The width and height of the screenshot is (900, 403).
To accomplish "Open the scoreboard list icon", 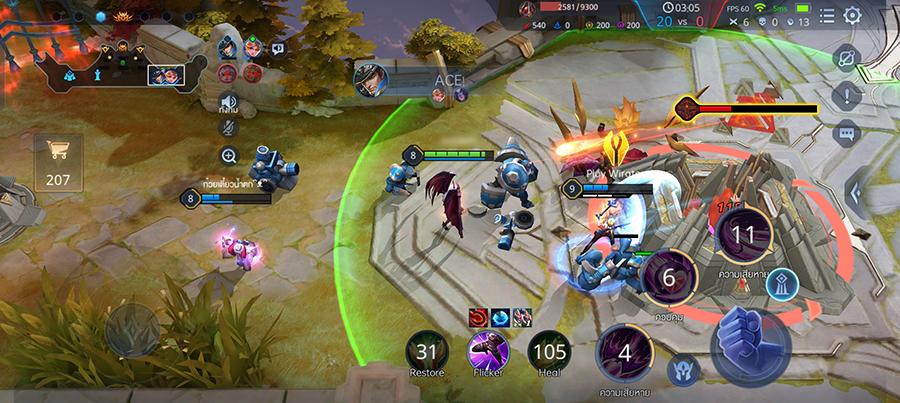I will coord(827,15).
